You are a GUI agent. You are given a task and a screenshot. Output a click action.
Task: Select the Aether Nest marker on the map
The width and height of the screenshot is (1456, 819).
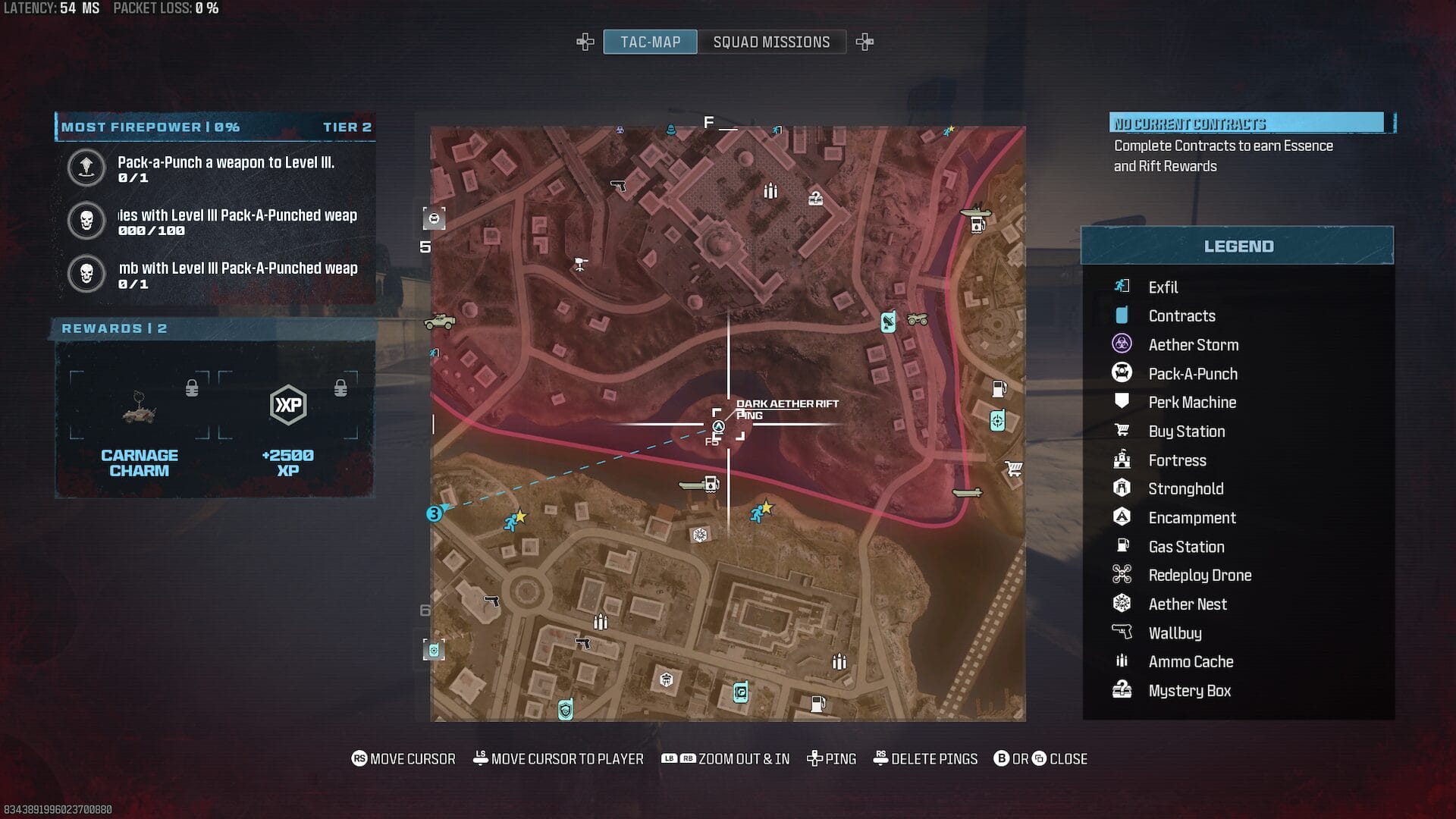click(x=700, y=535)
